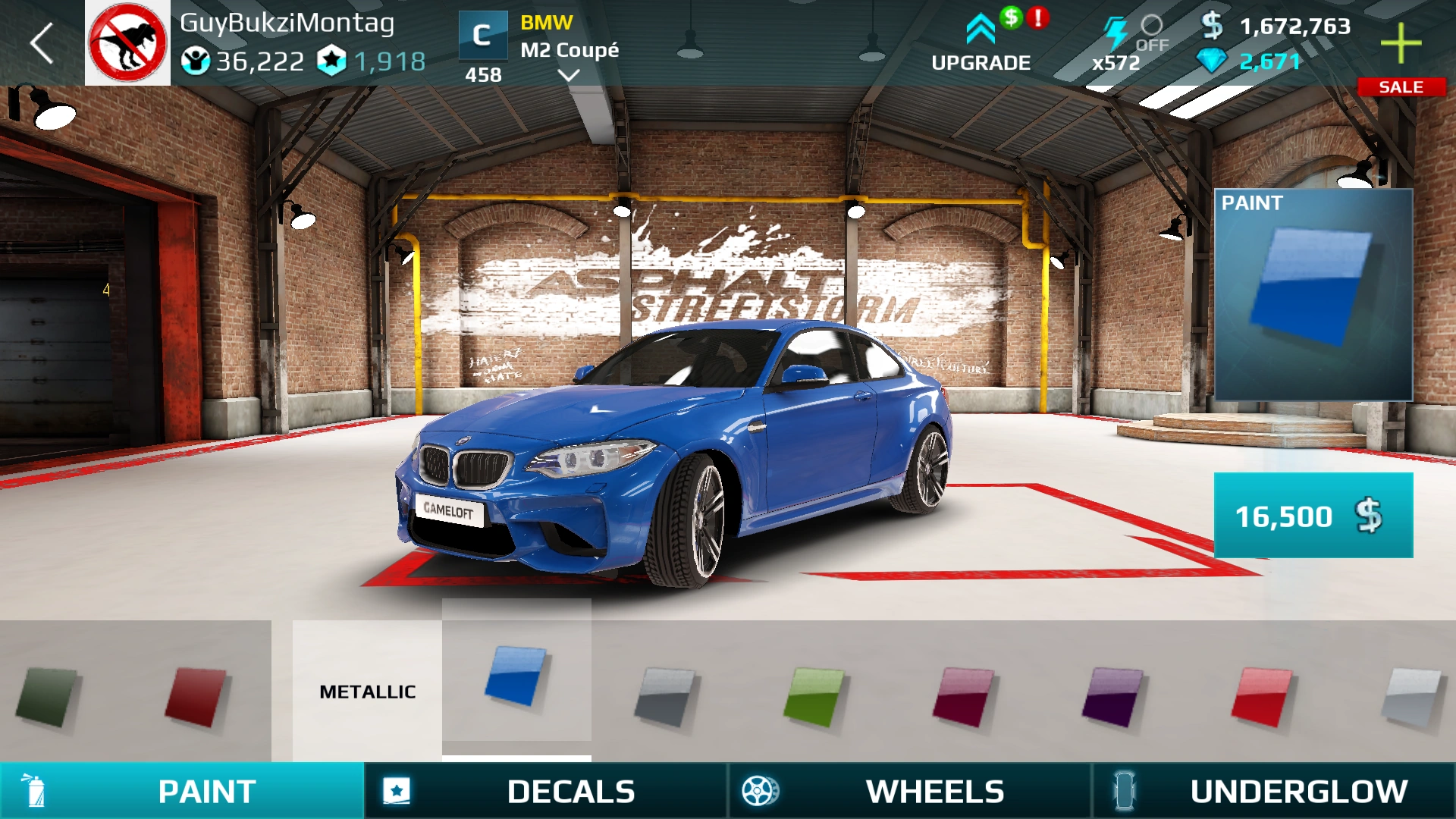Open the Wheels tab

(x=910, y=791)
